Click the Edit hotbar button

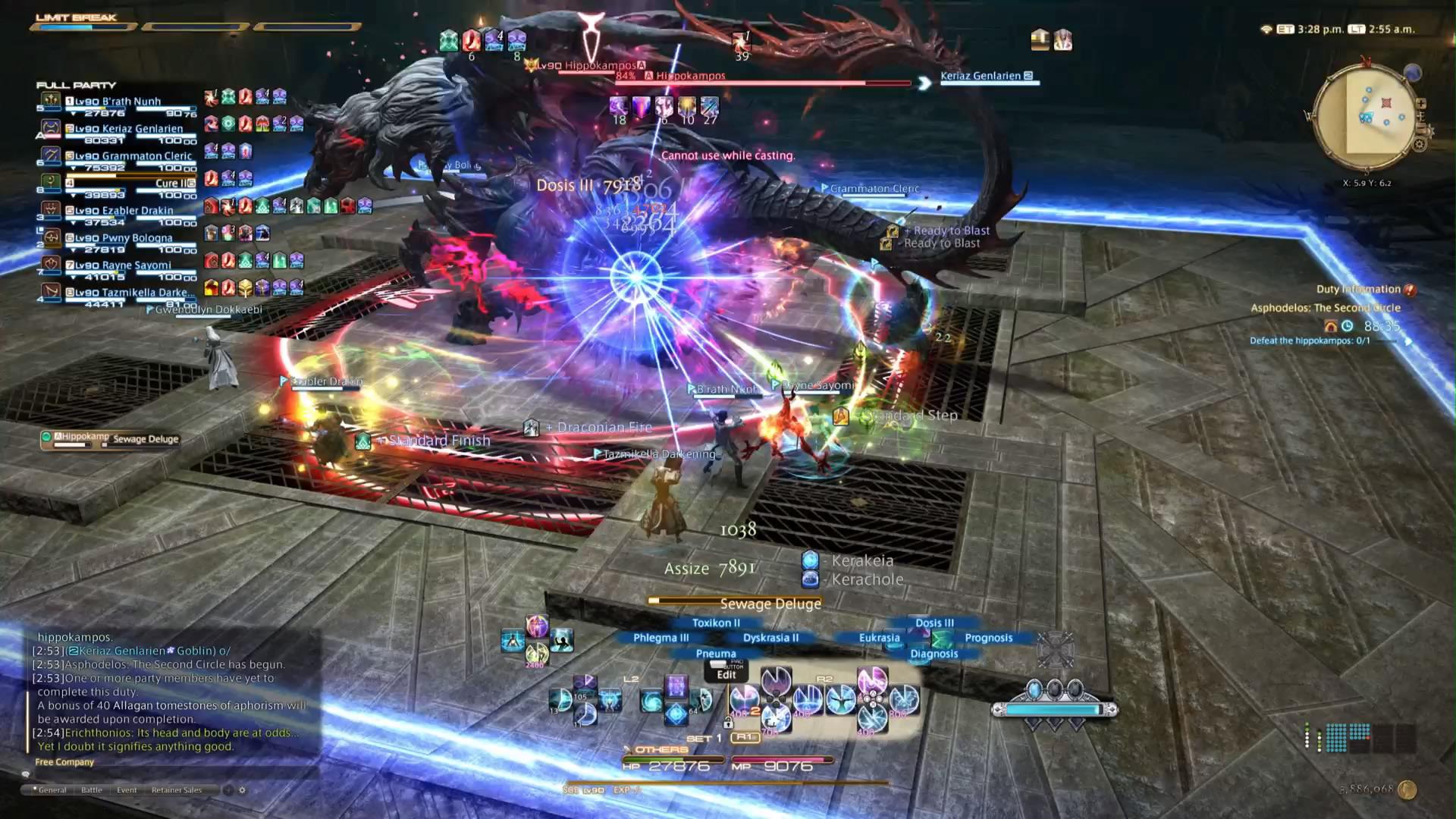(x=726, y=674)
